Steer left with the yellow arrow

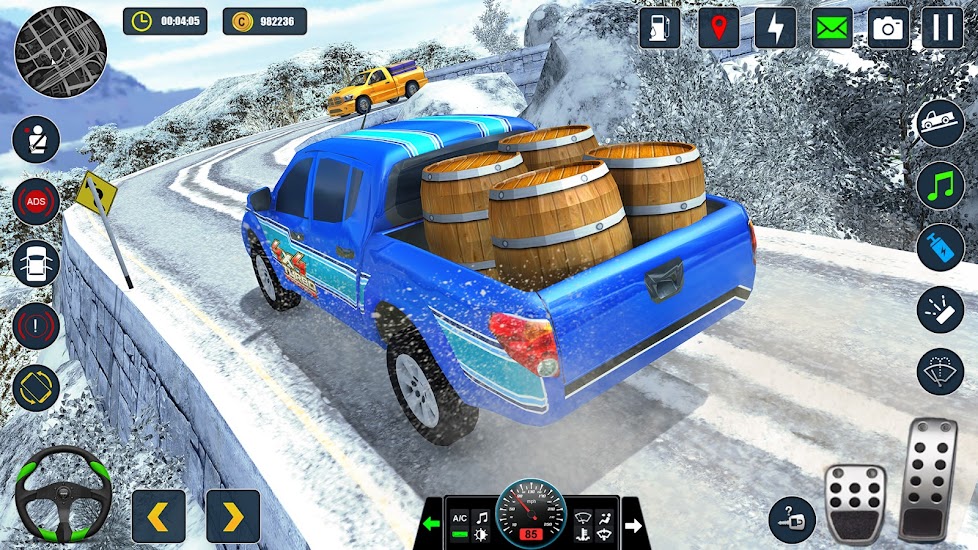pyautogui.click(x=159, y=516)
